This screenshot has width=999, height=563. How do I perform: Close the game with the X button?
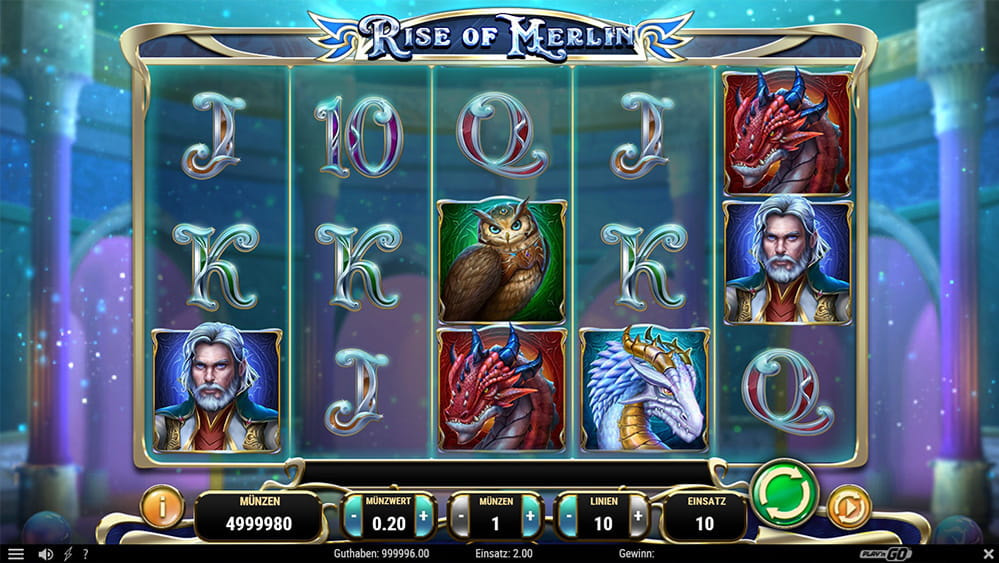point(987,554)
